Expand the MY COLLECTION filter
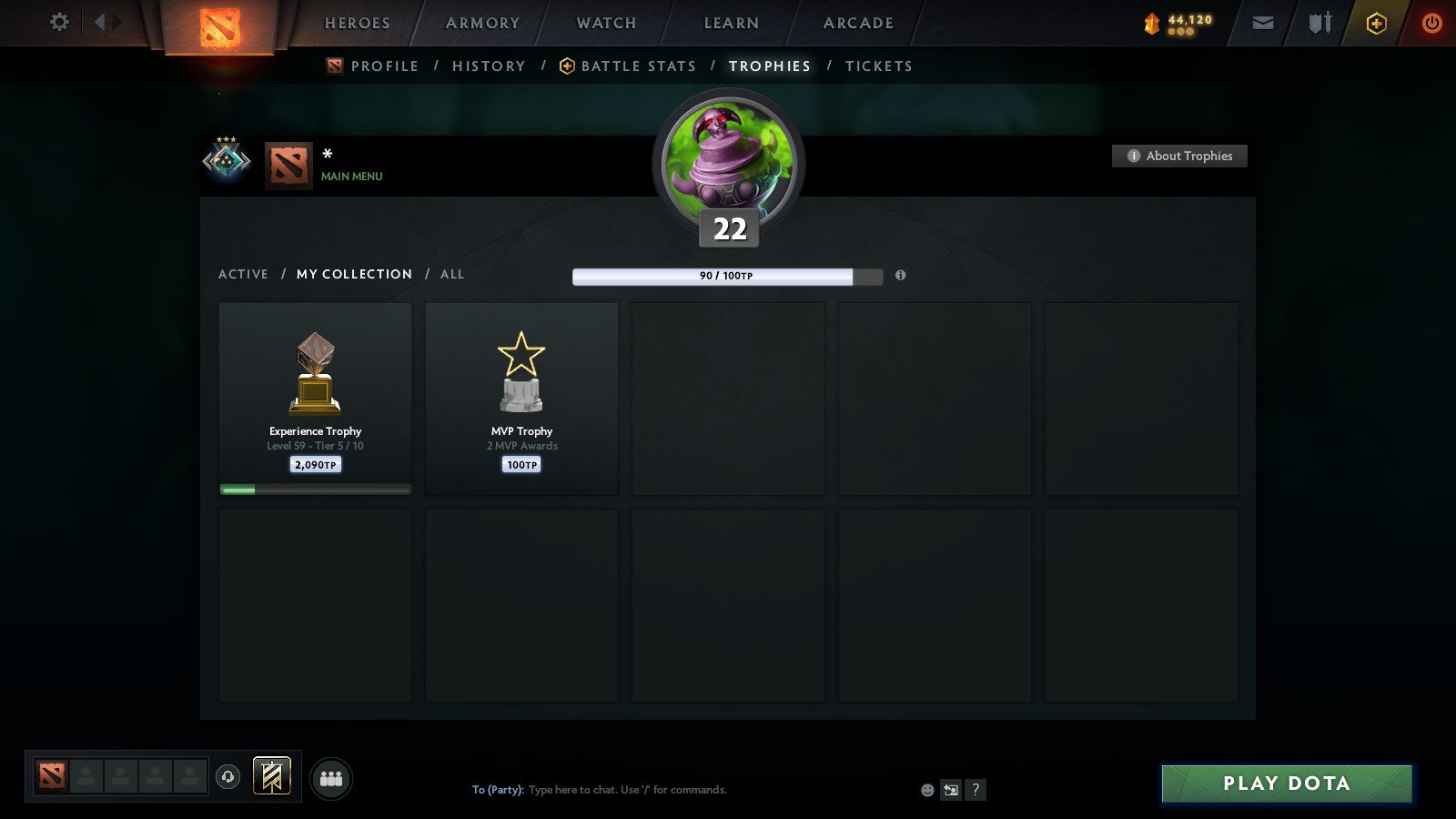Viewport: 1456px width, 819px height. click(x=353, y=274)
